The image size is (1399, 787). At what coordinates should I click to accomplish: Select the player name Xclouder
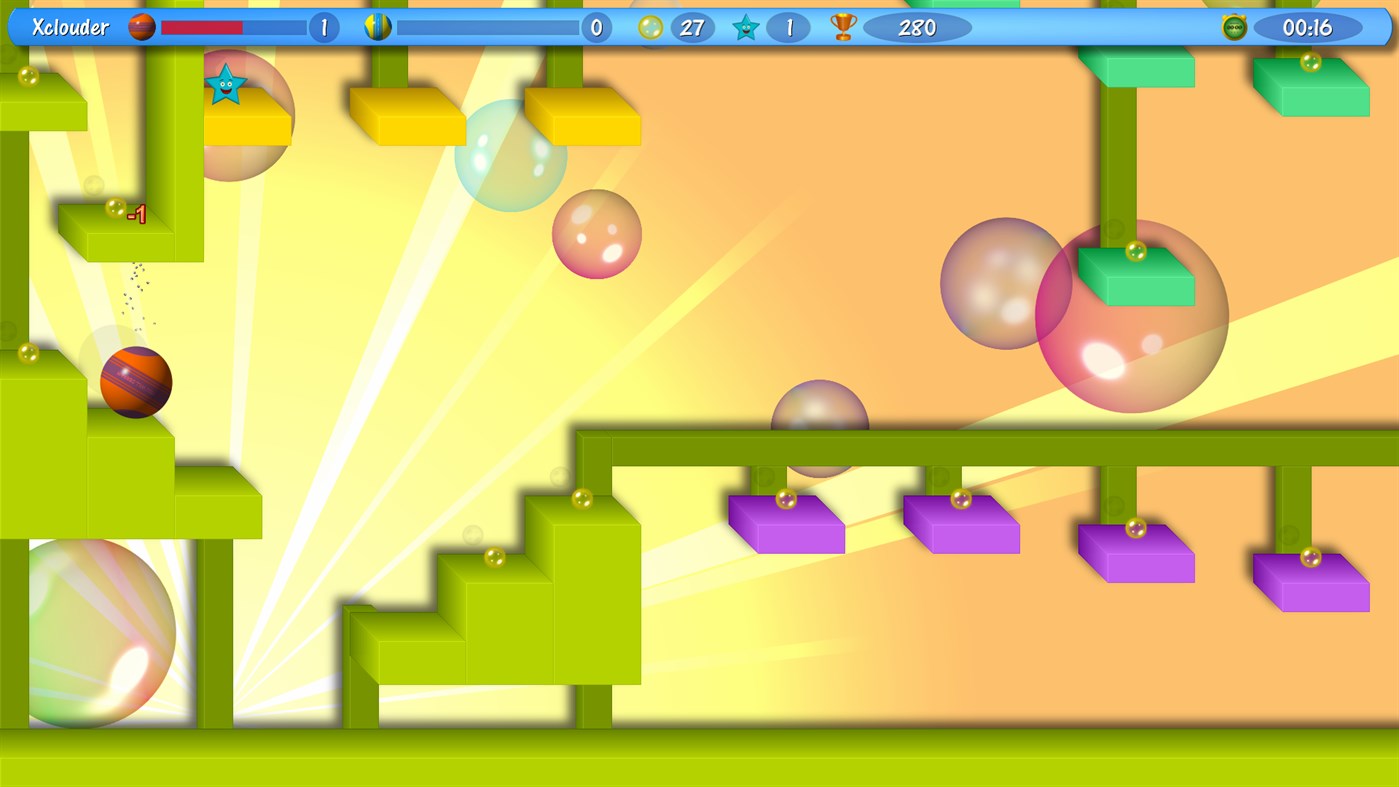72,27
